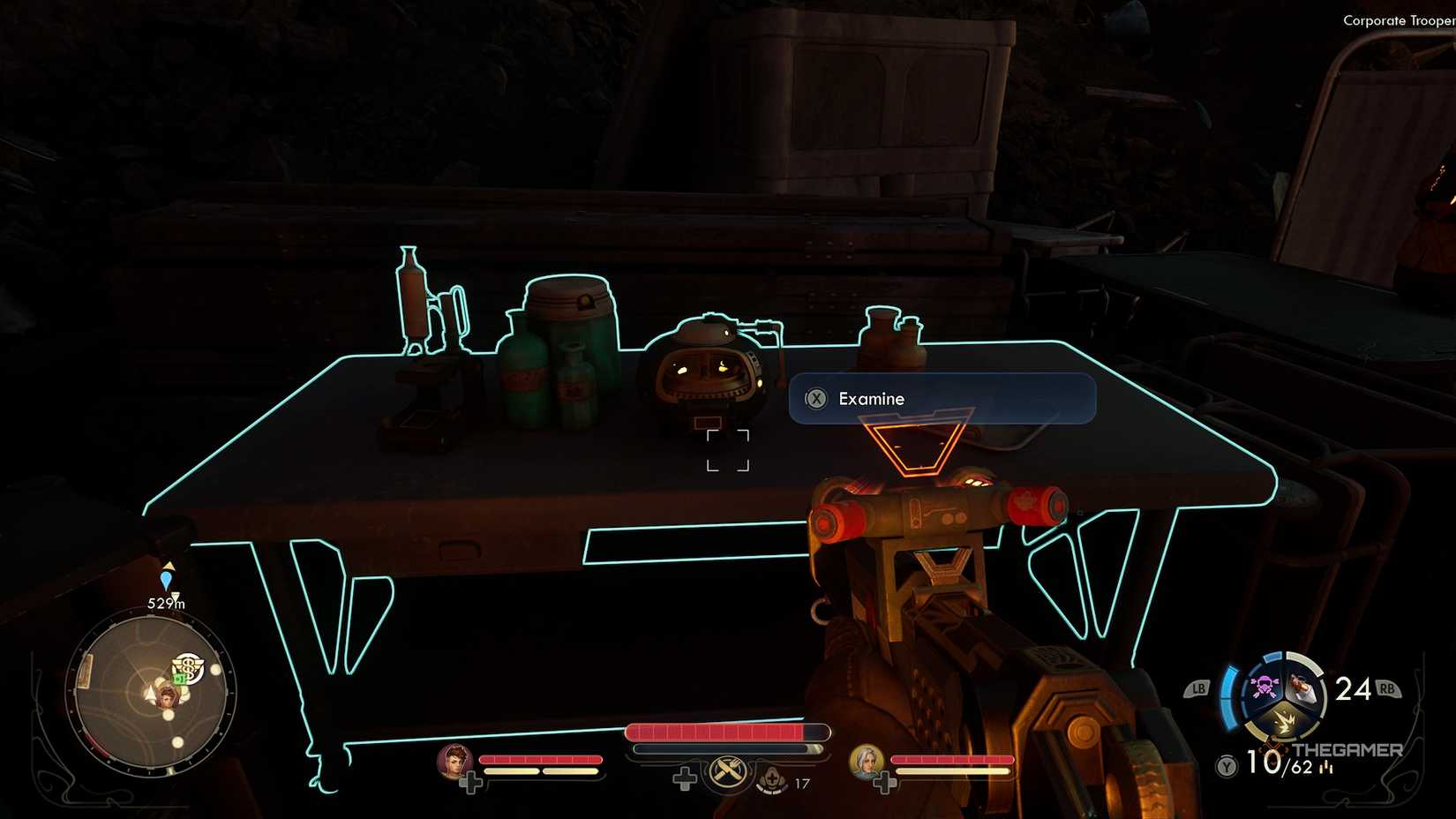The height and width of the screenshot is (819, 1456).
Task: Select the purple plasma skull ammo type icon
Action: click(1265, 686)
